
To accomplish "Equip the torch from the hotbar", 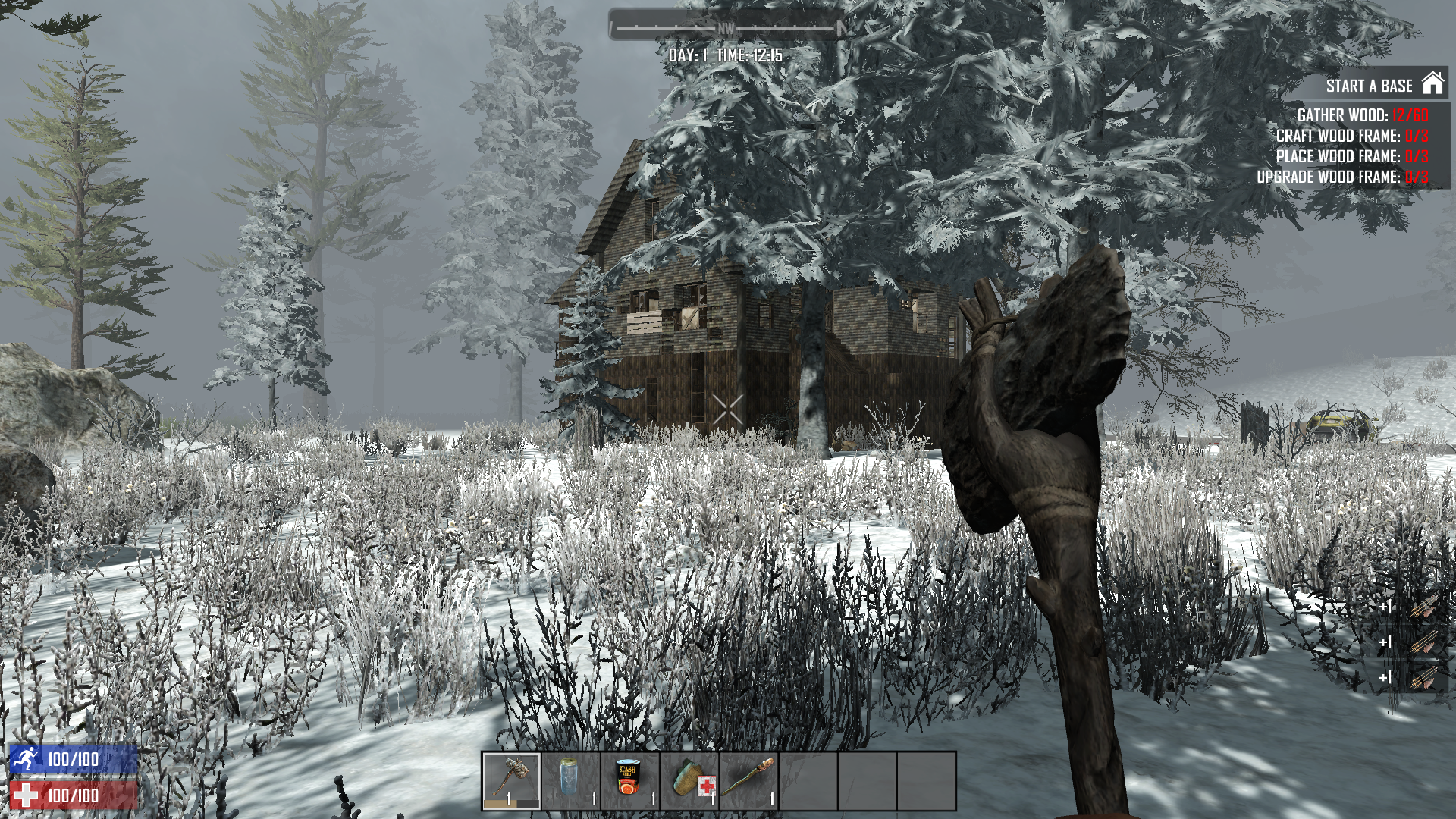I will coord(748,781).
